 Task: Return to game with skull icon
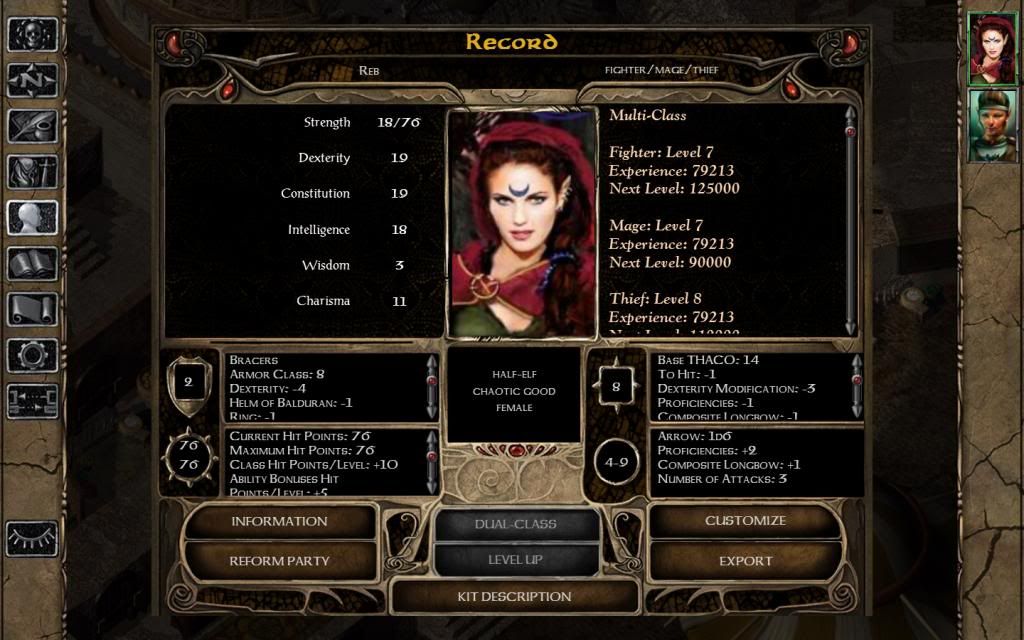click(32, 34)
